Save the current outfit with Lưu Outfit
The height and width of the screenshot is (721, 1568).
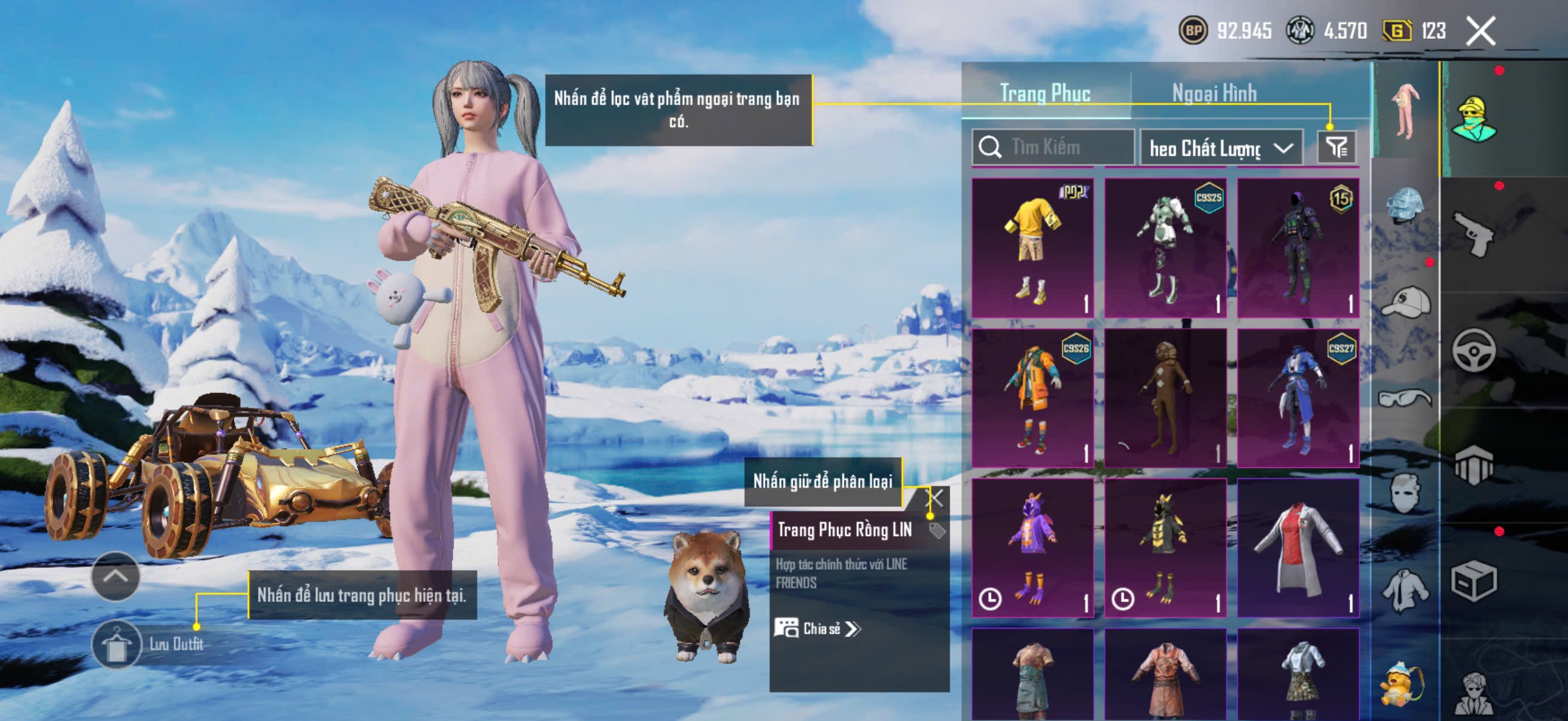pyautogui.click(x=117, y=644)
